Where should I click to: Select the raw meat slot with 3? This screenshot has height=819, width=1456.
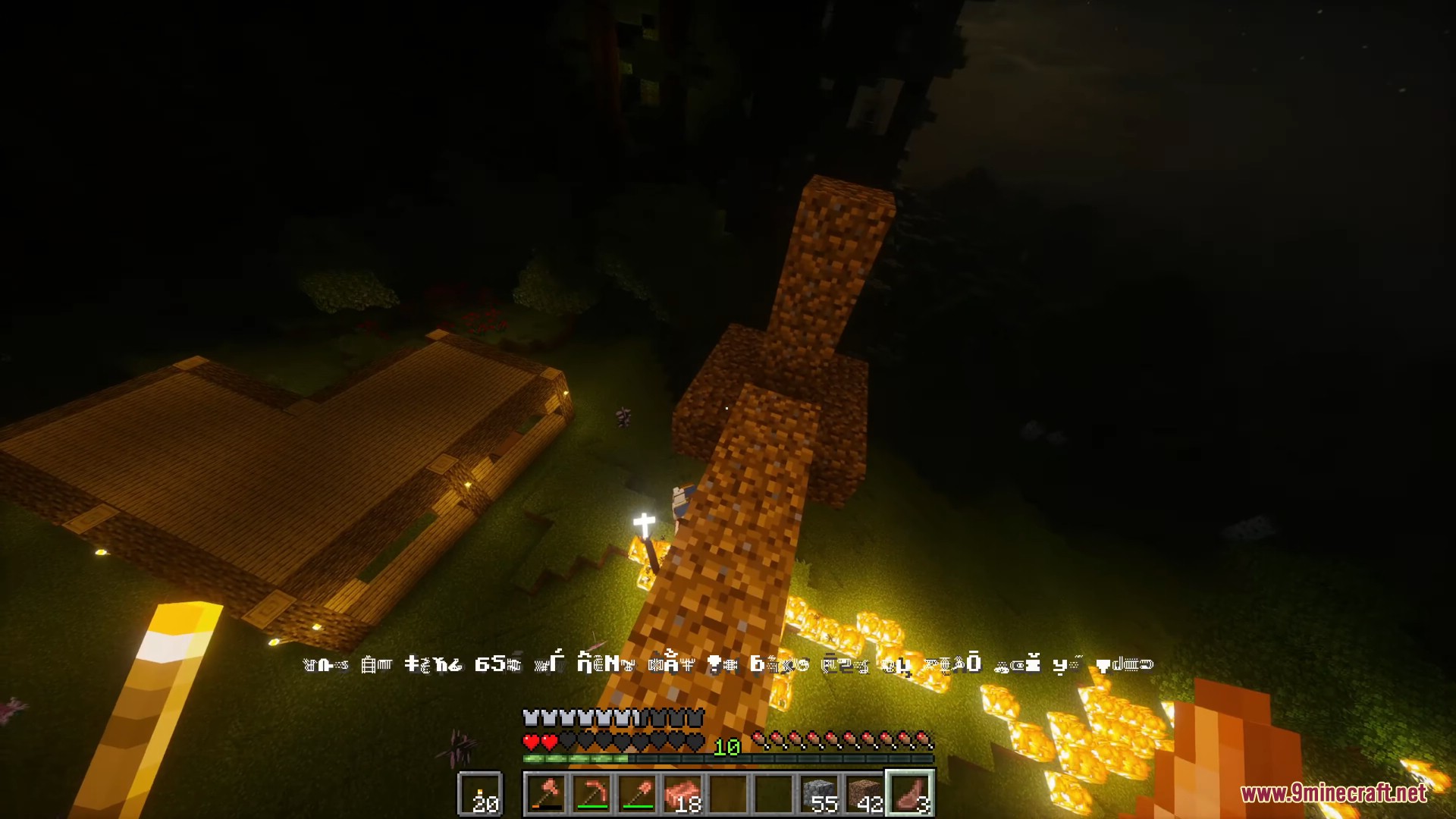click(911, 794)
